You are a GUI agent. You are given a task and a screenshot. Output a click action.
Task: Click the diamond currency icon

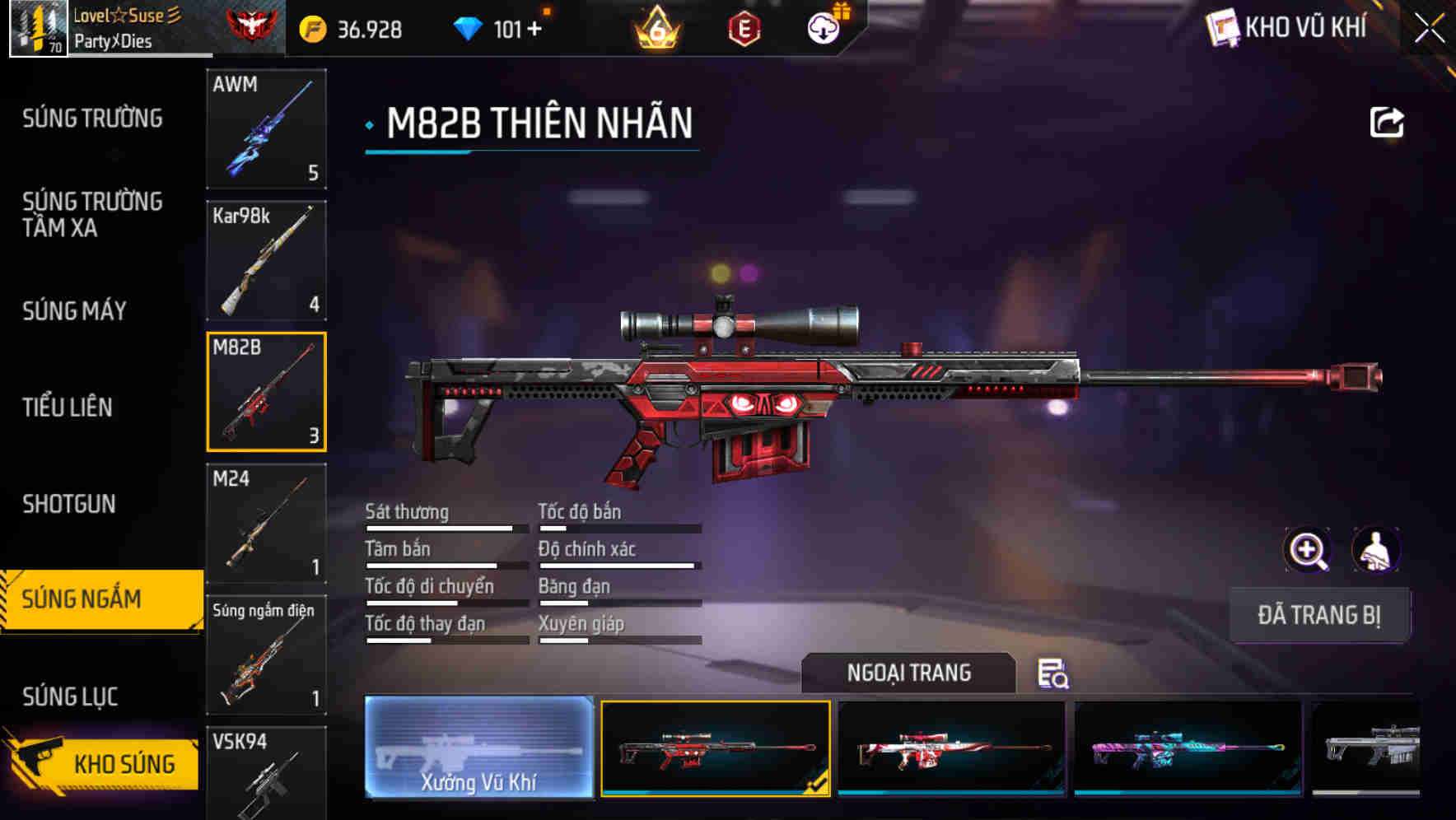click(469, 30)
